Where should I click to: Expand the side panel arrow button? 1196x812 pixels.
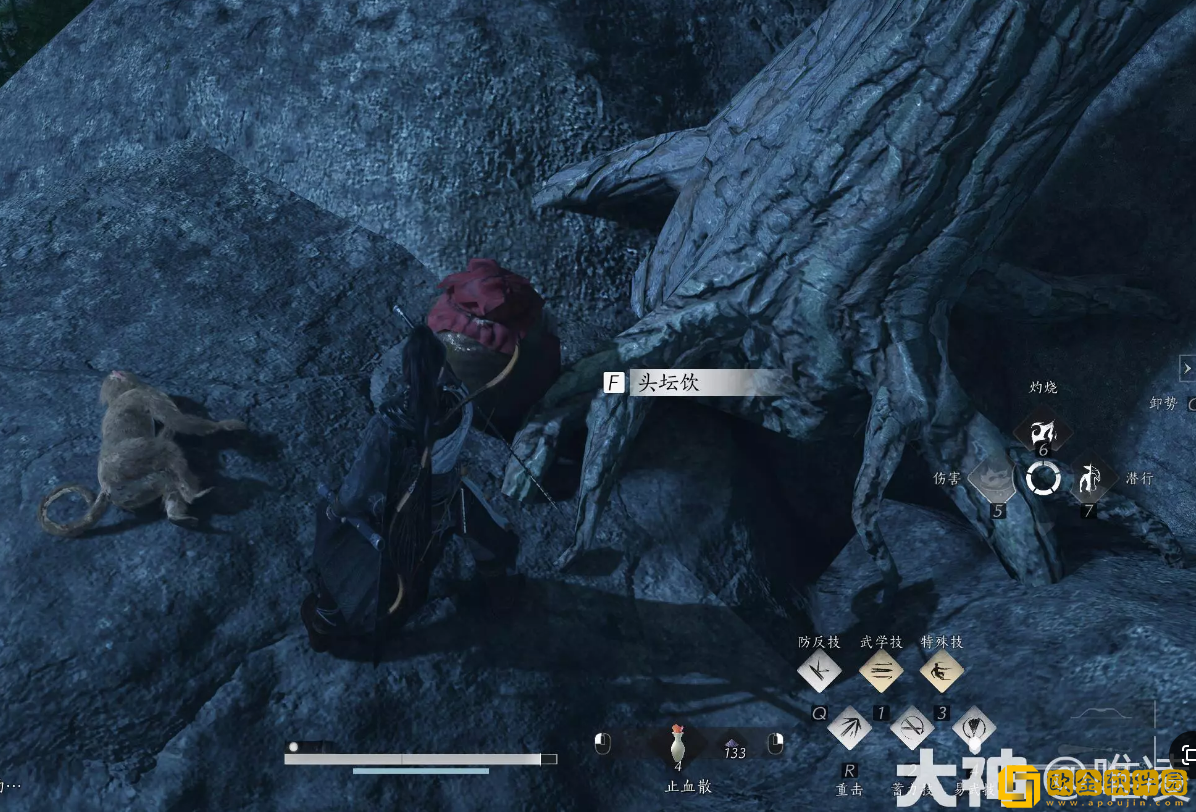pyautogui.click(x=1186, y=366)
